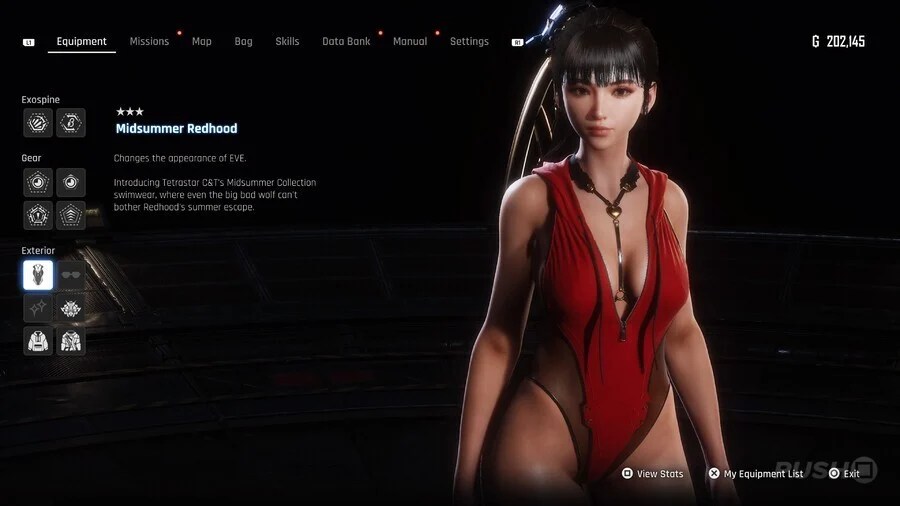
Task: Select the hooded pullover outfit slot
Action: [38, 341]
